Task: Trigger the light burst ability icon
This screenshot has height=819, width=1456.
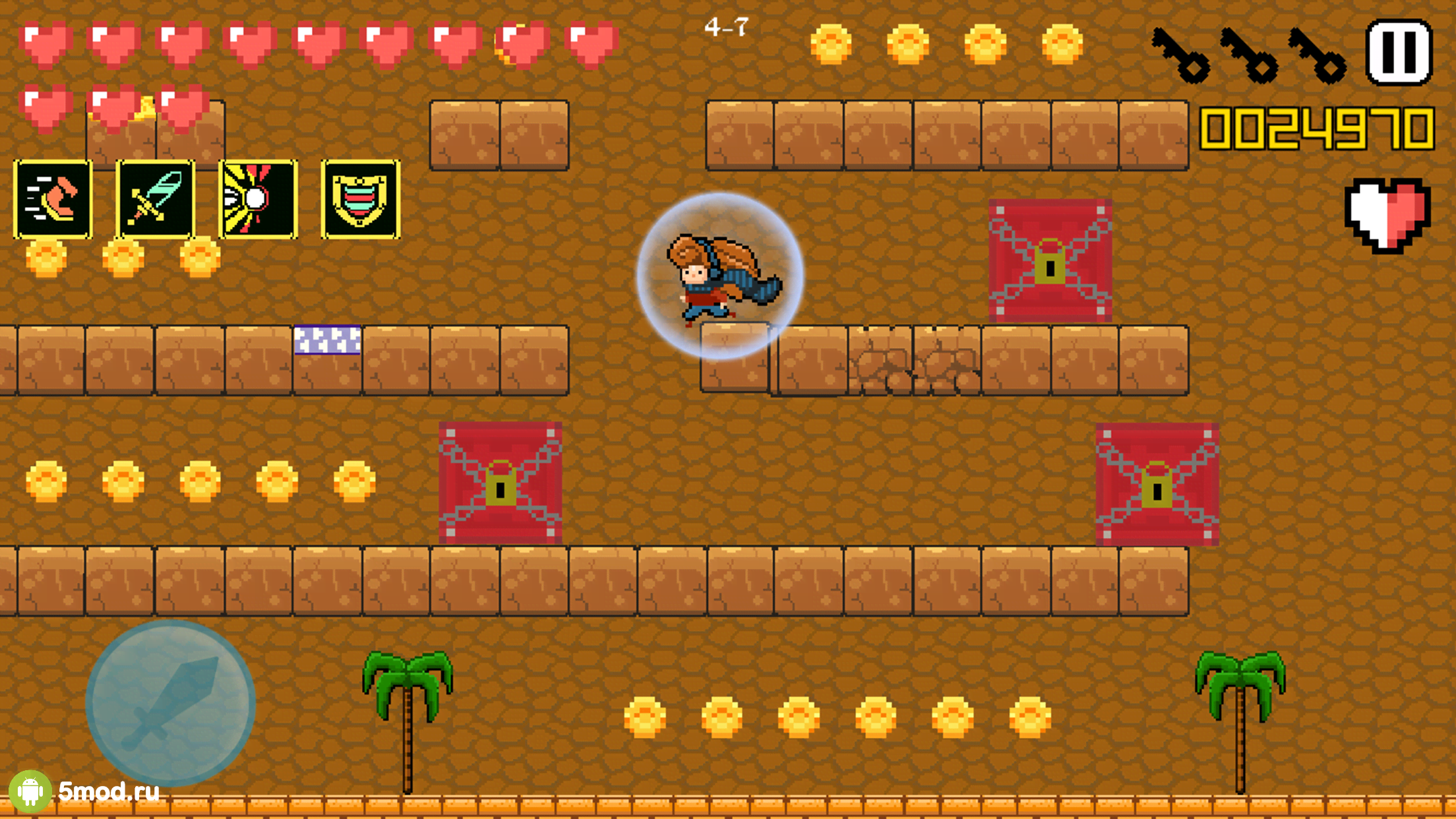Action: coord(258,199)
